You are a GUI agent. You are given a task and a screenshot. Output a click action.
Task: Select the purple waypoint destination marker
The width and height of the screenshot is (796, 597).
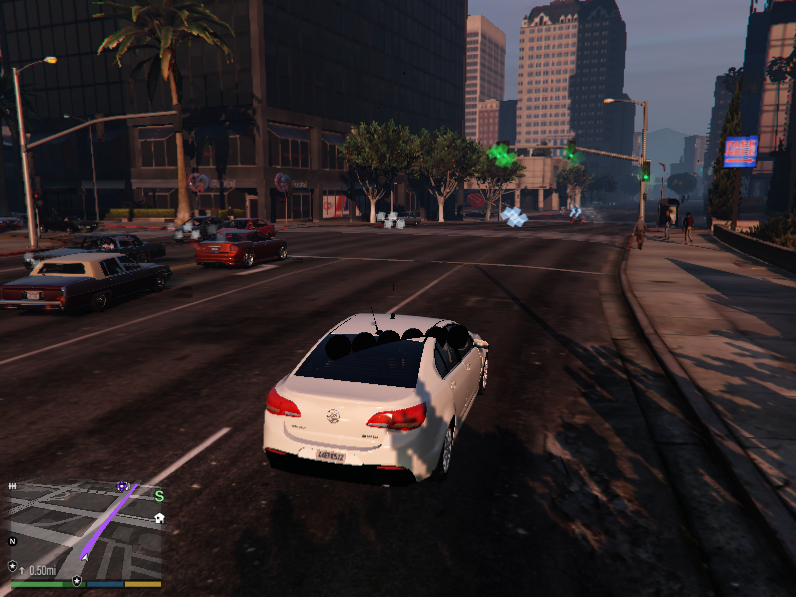click(123, 487)
